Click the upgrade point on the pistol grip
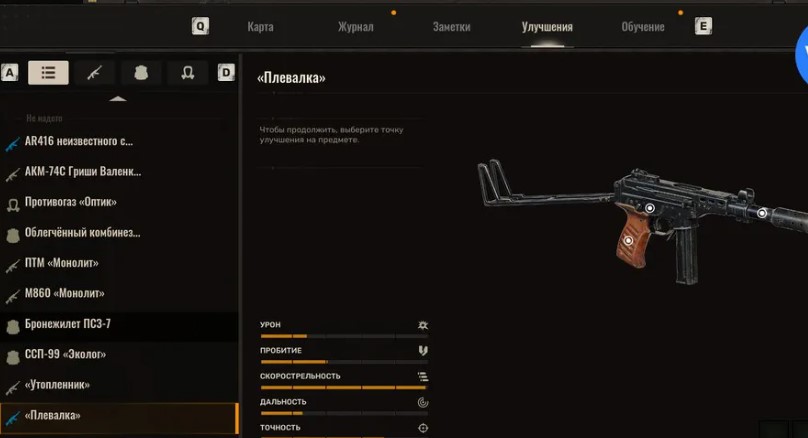Viewport: 808px width, 438px height. click(x=628, y=240)
